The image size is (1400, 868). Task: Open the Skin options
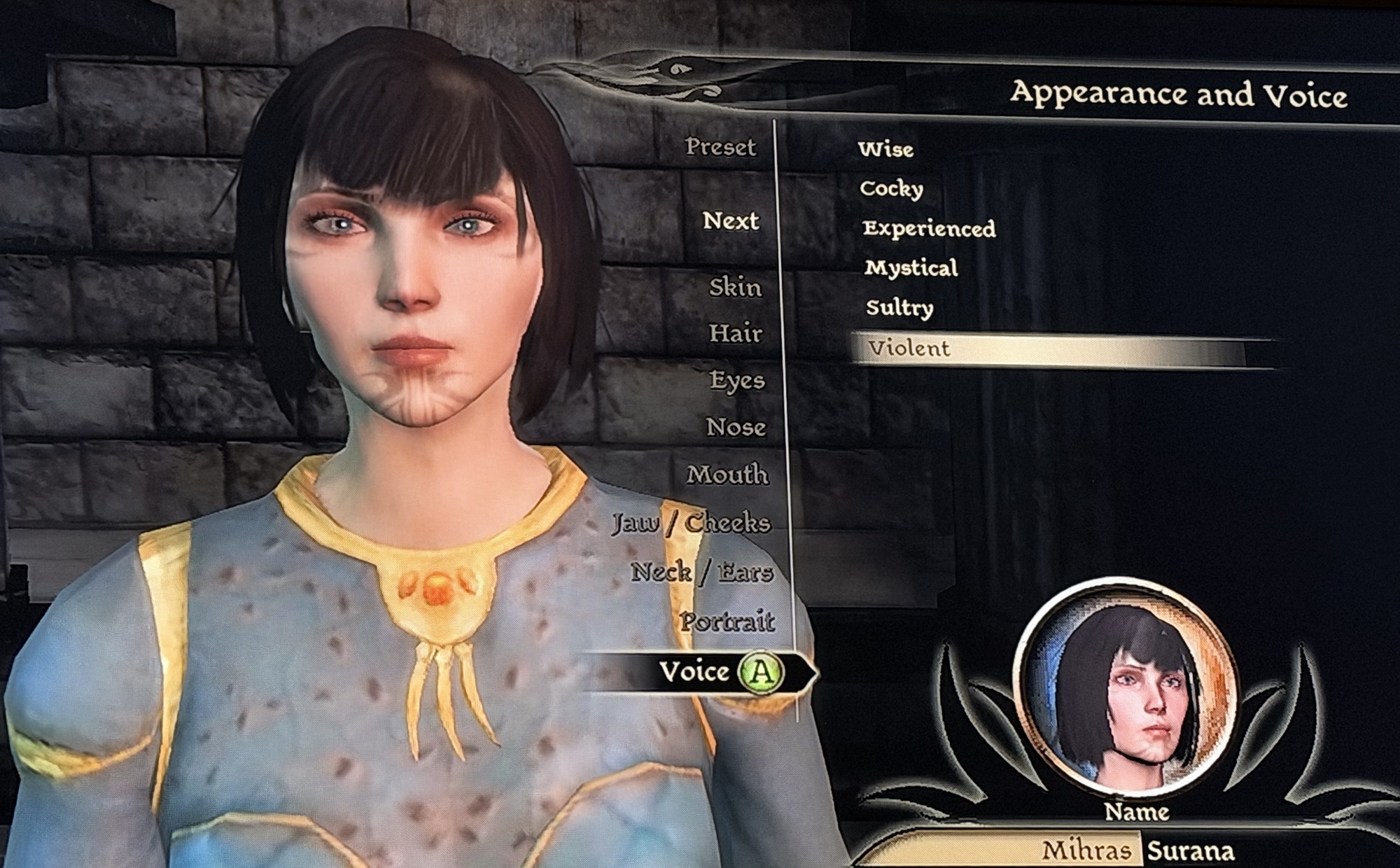pyautogui.click(x=735, y=287)
